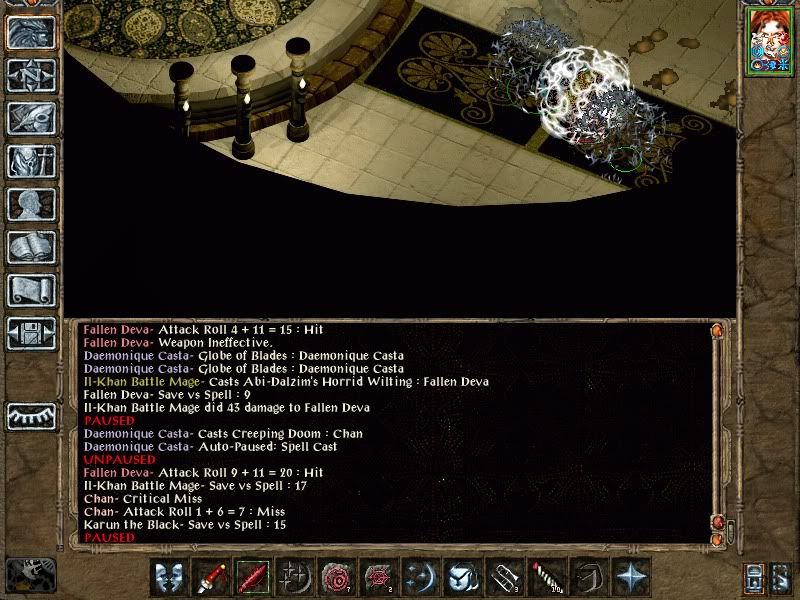This screenshot has height=600, width=800.
Task: Open the inventory screen
Action: (x=31, y=161)
